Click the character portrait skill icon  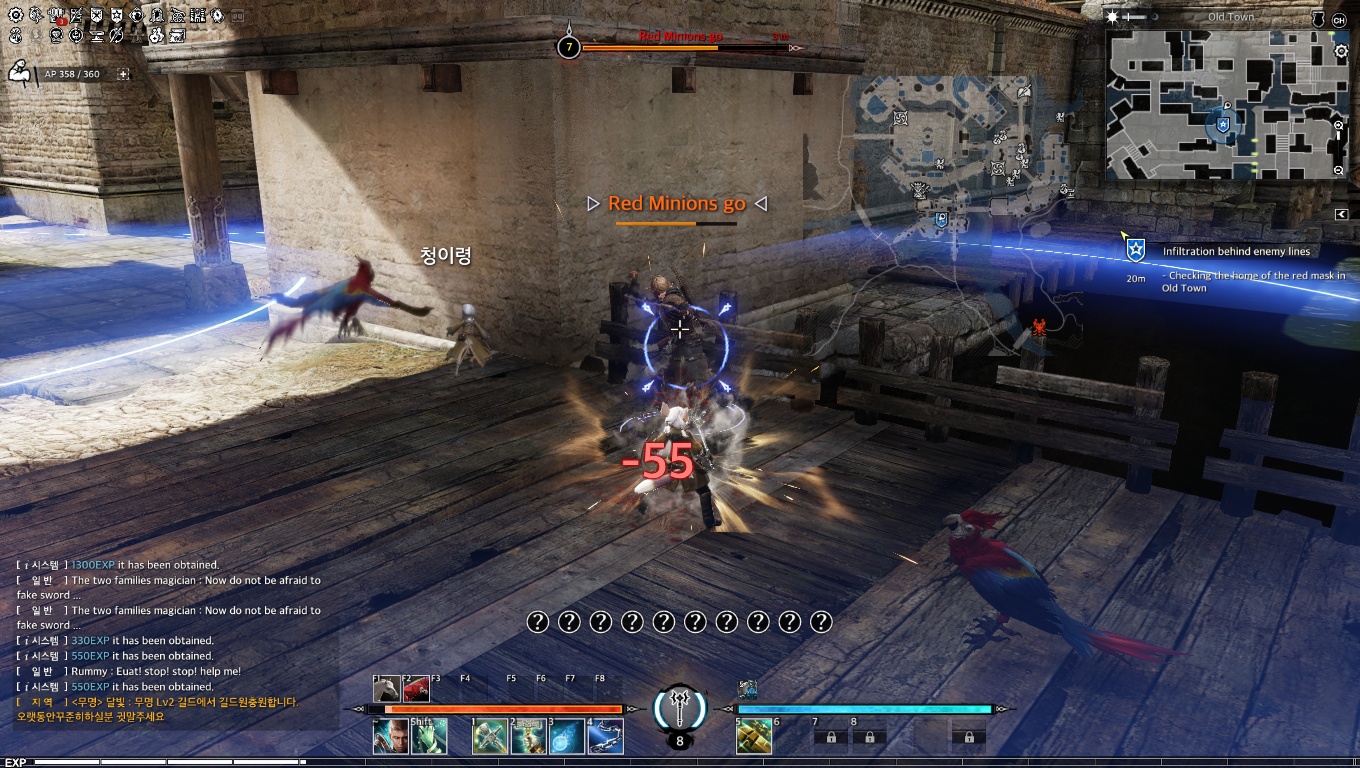coord(390,737)
